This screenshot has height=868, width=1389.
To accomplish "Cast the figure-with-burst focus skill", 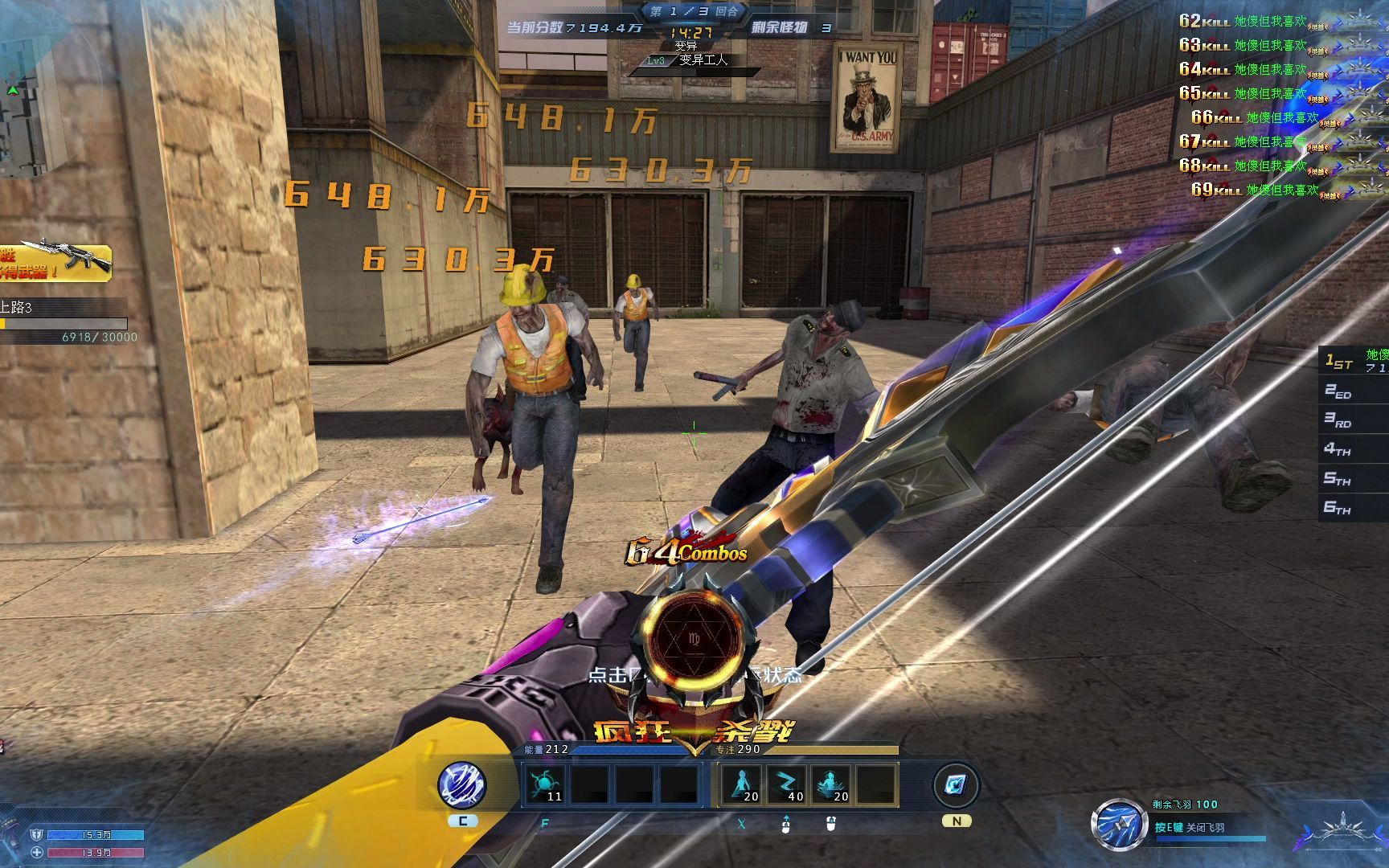I will [831, 784].
